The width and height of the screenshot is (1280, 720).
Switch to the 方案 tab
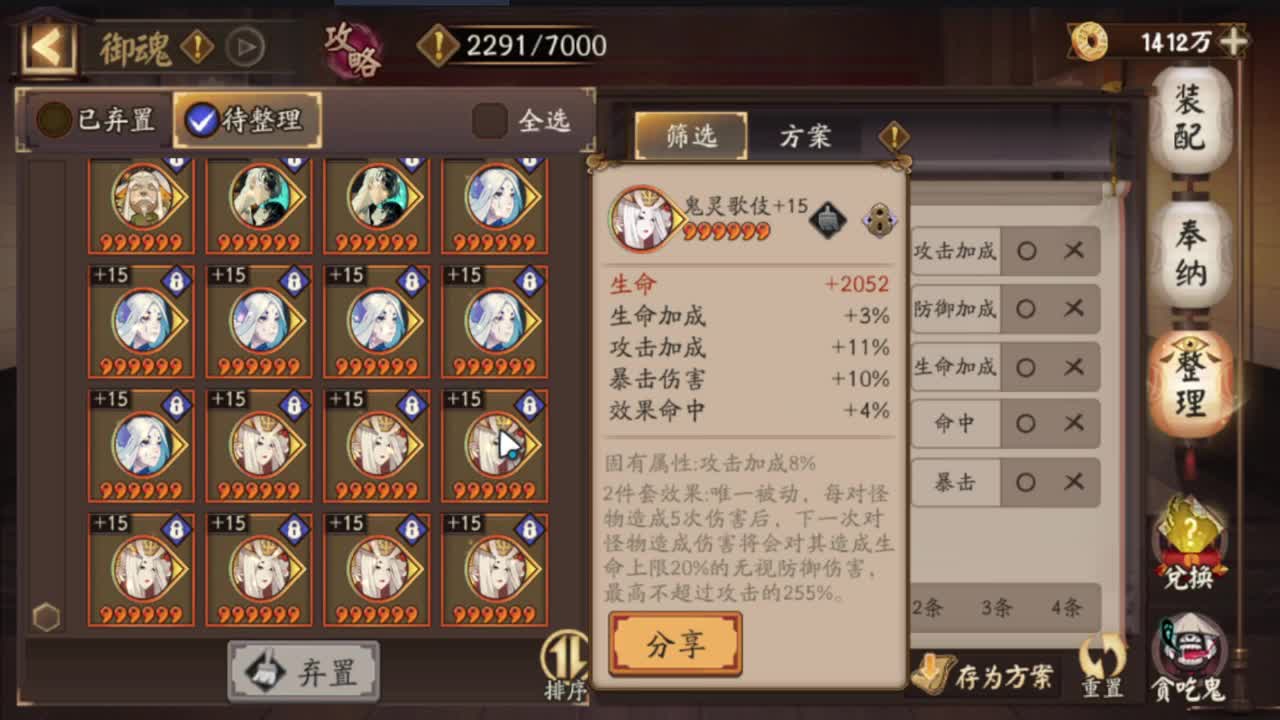(806, 136)
